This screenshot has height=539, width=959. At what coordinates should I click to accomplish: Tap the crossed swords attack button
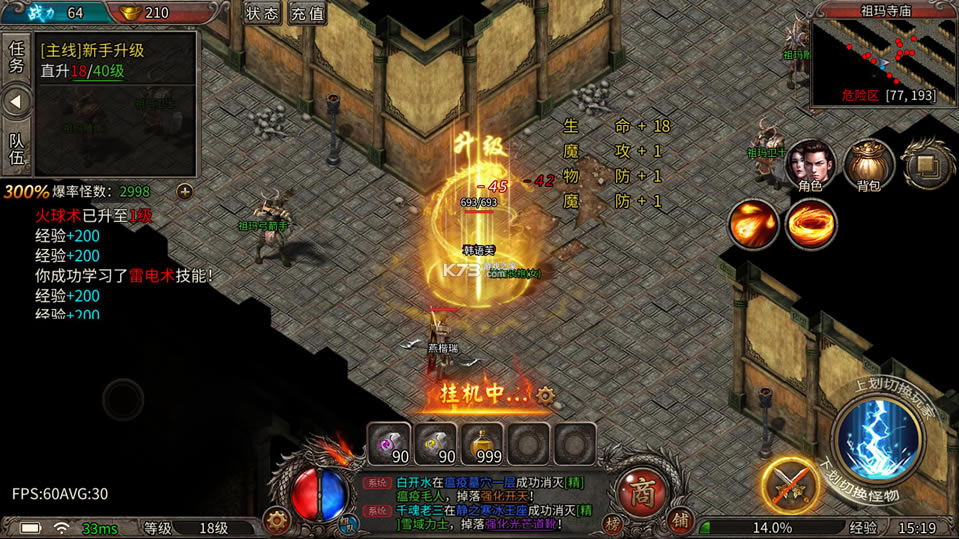[x=789, y=486]
